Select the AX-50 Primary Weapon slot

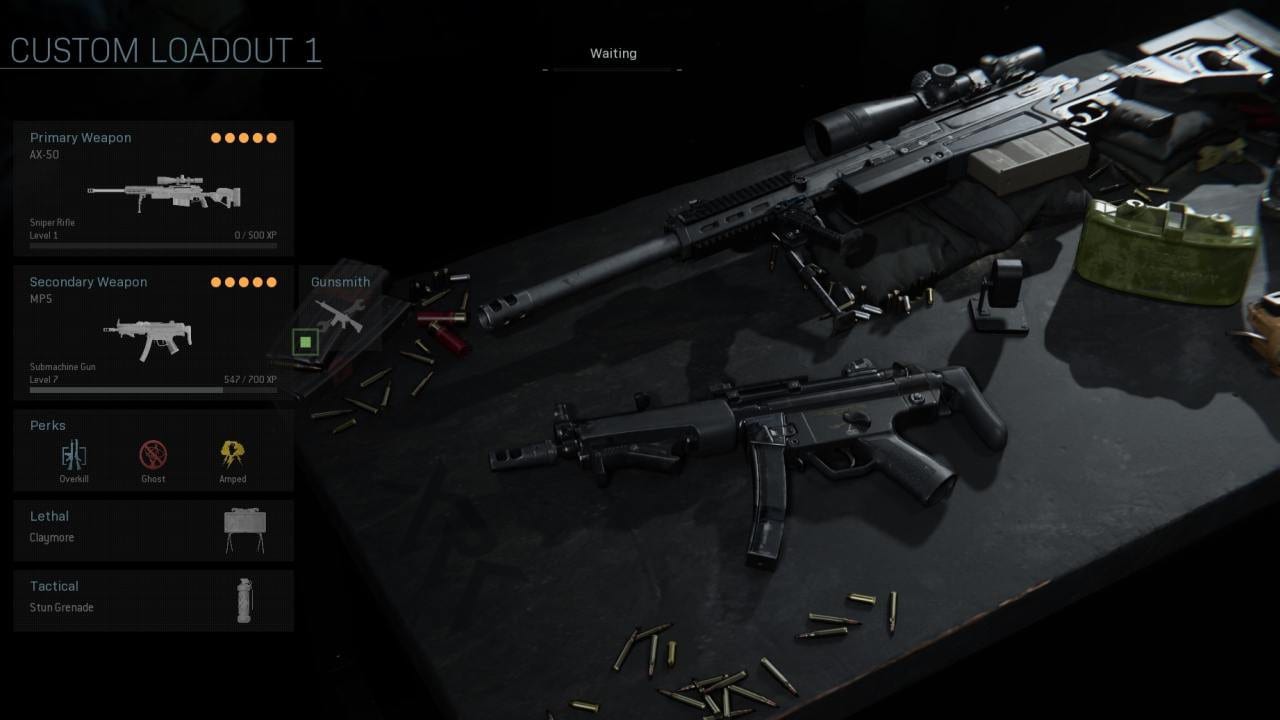(x=154, y=188)
